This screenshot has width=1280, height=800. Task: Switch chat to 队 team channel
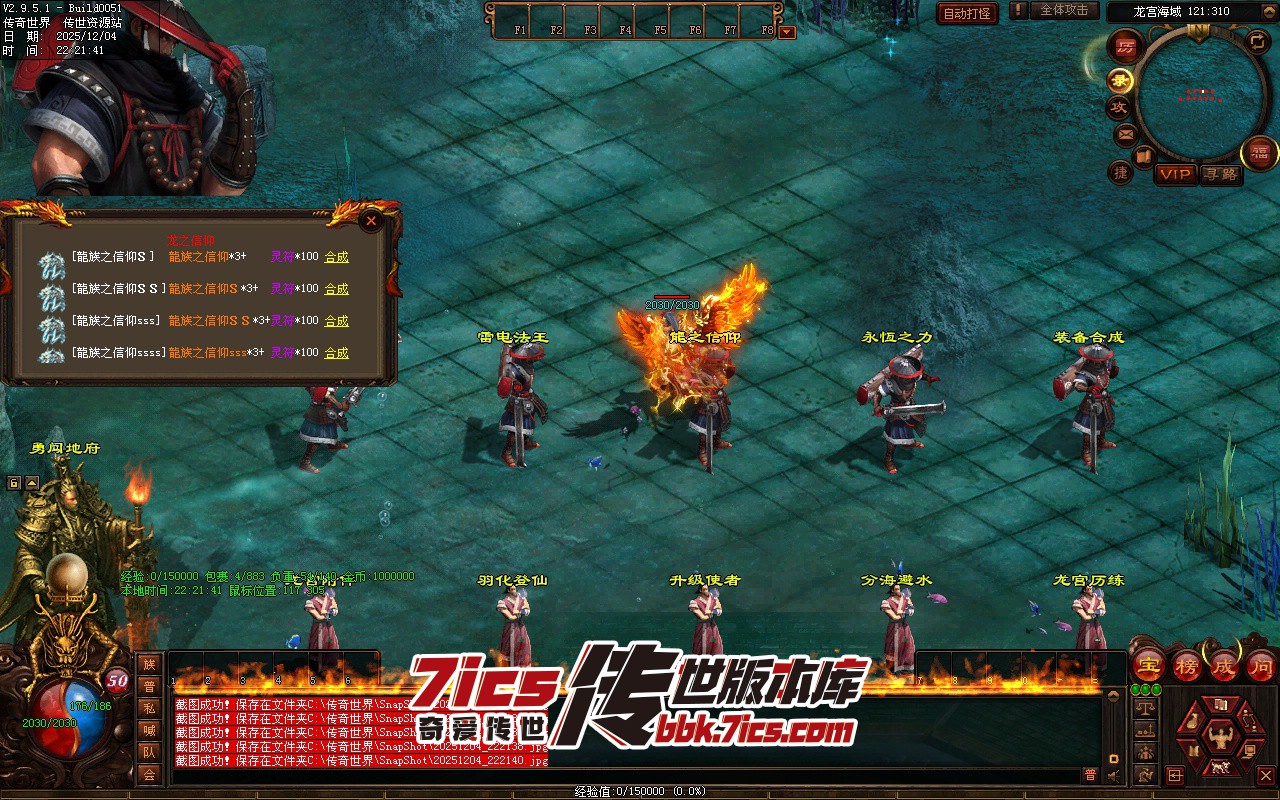pyautogui.click(x=149, y=752)
